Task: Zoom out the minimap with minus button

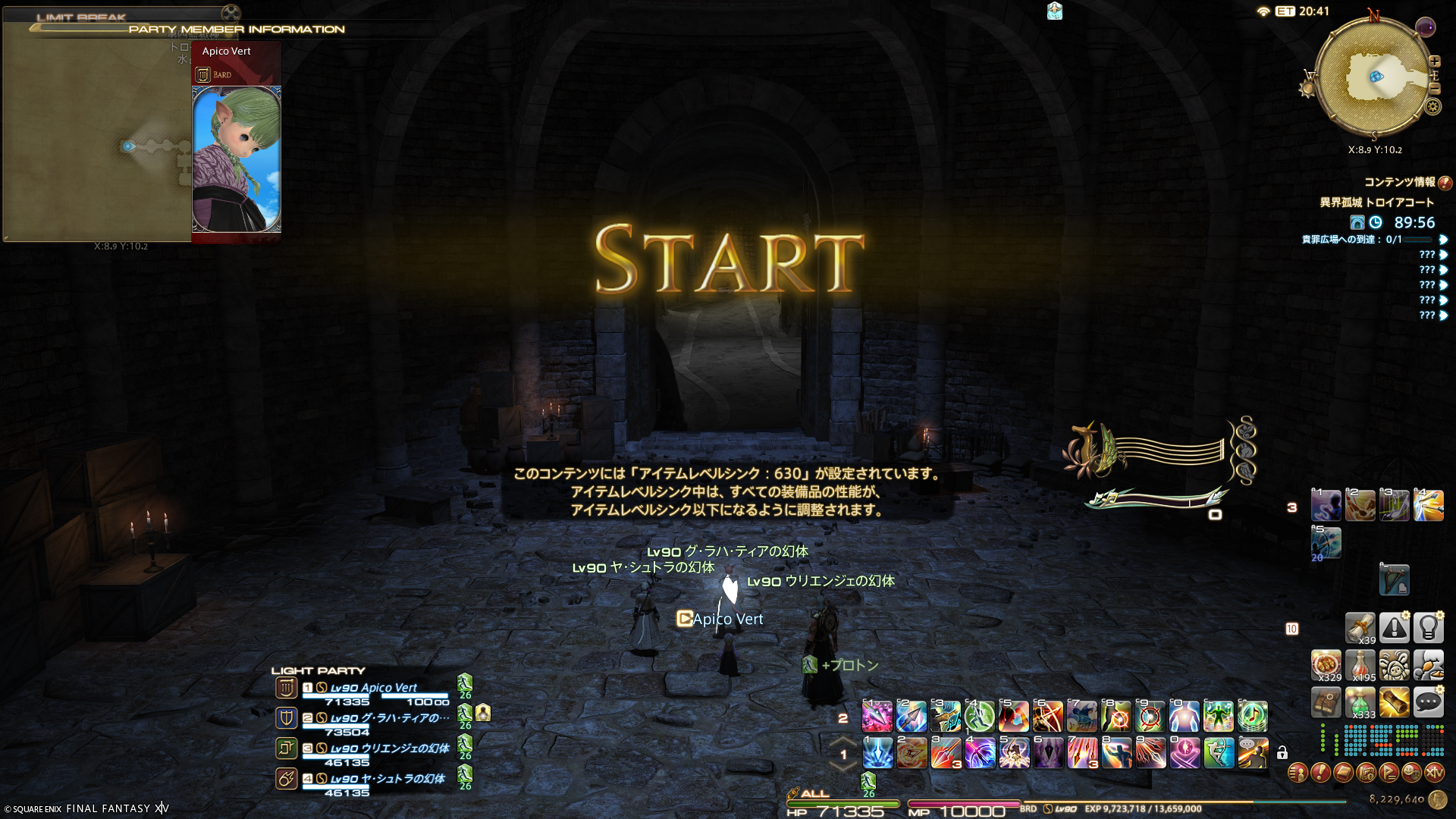Action: [x=1434, y=88]
